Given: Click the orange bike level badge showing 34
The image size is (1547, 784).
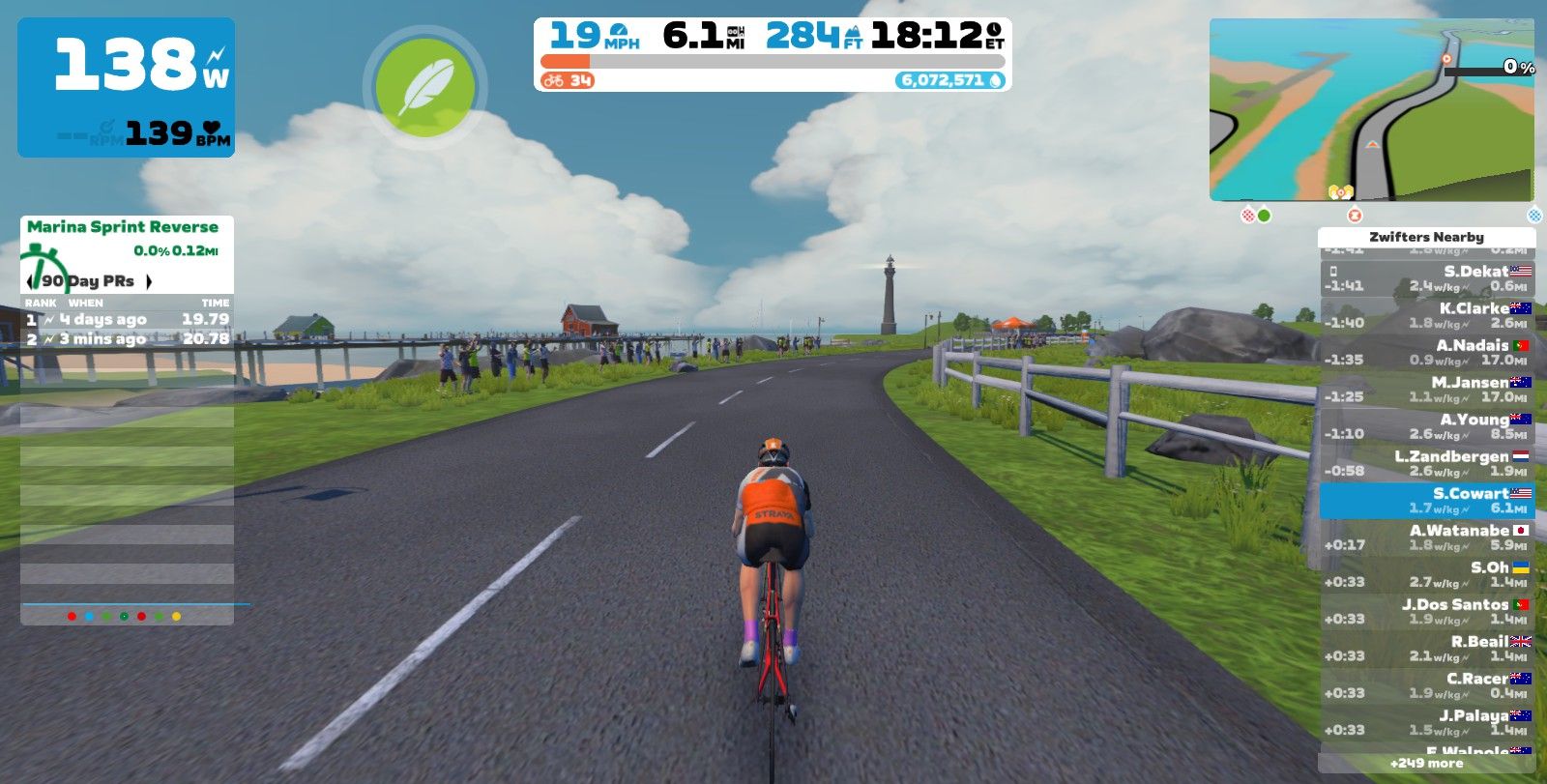Looking at the screenshot, I should (x=566, y=79).
